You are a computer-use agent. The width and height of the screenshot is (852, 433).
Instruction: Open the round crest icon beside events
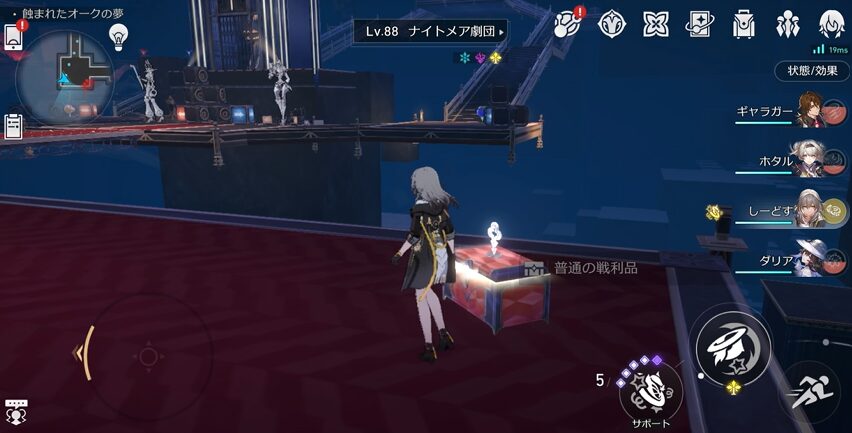click(x=611, y=23)
